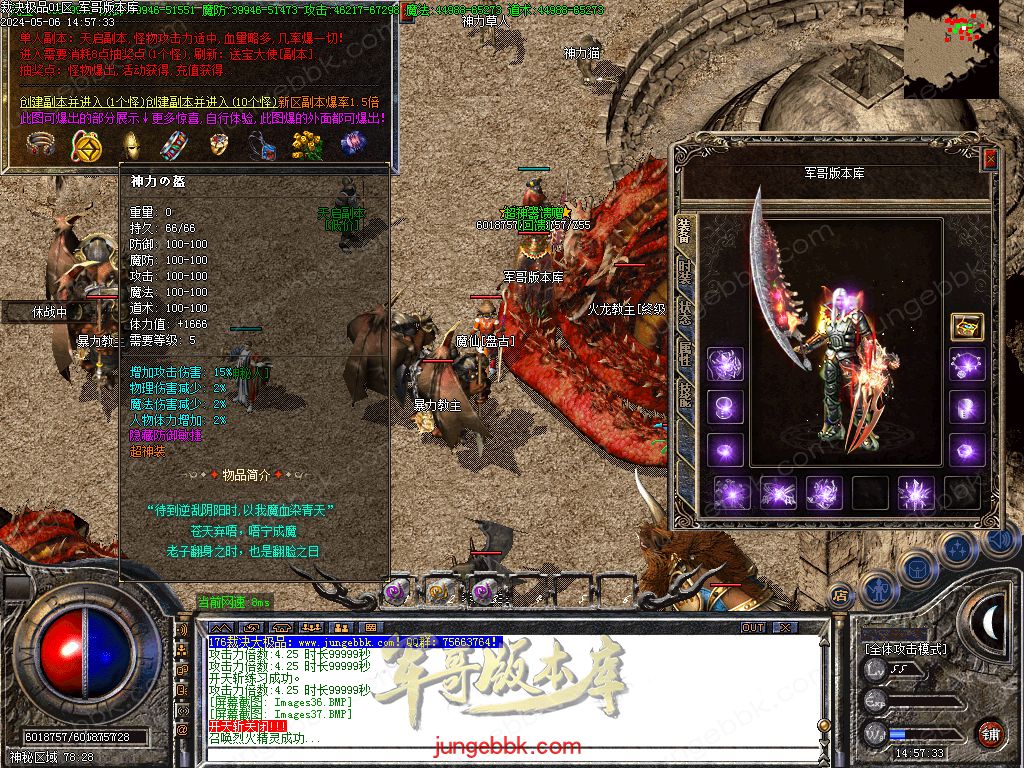Open the 状态 status tab

click(685, 312)
